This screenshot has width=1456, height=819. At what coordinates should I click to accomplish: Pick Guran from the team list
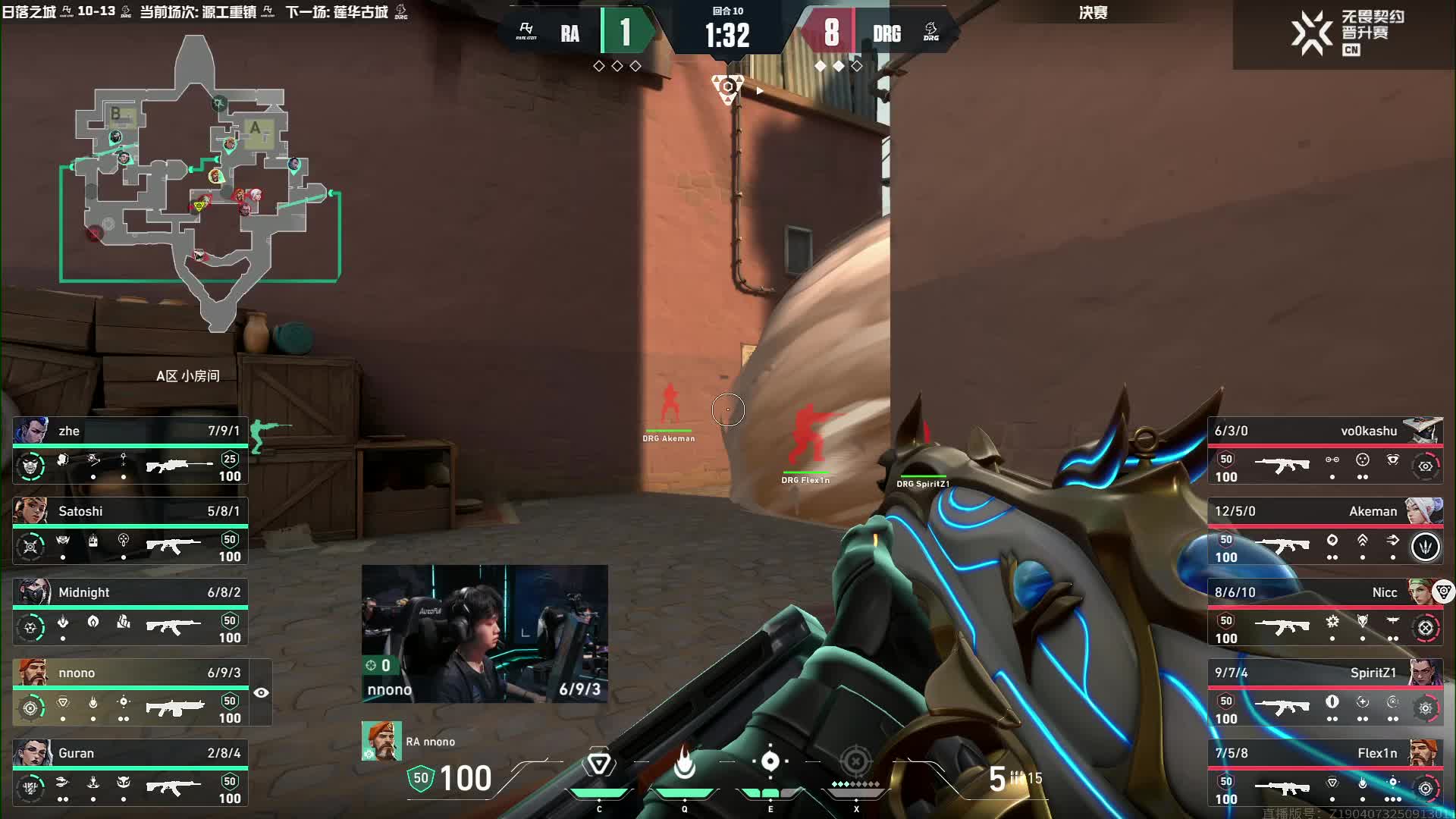(130, 773)
